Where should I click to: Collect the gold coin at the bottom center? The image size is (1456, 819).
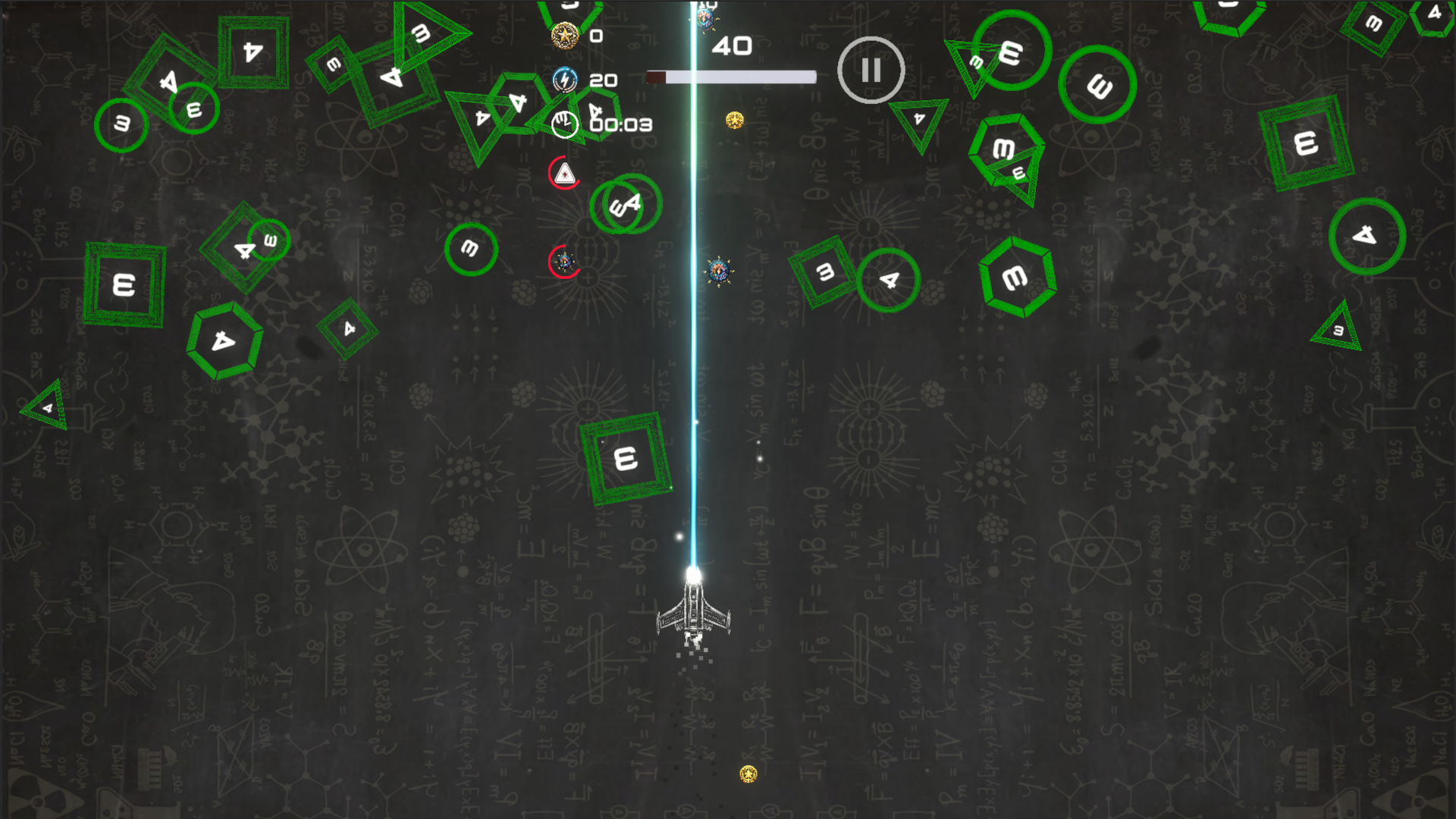point(748,773)
